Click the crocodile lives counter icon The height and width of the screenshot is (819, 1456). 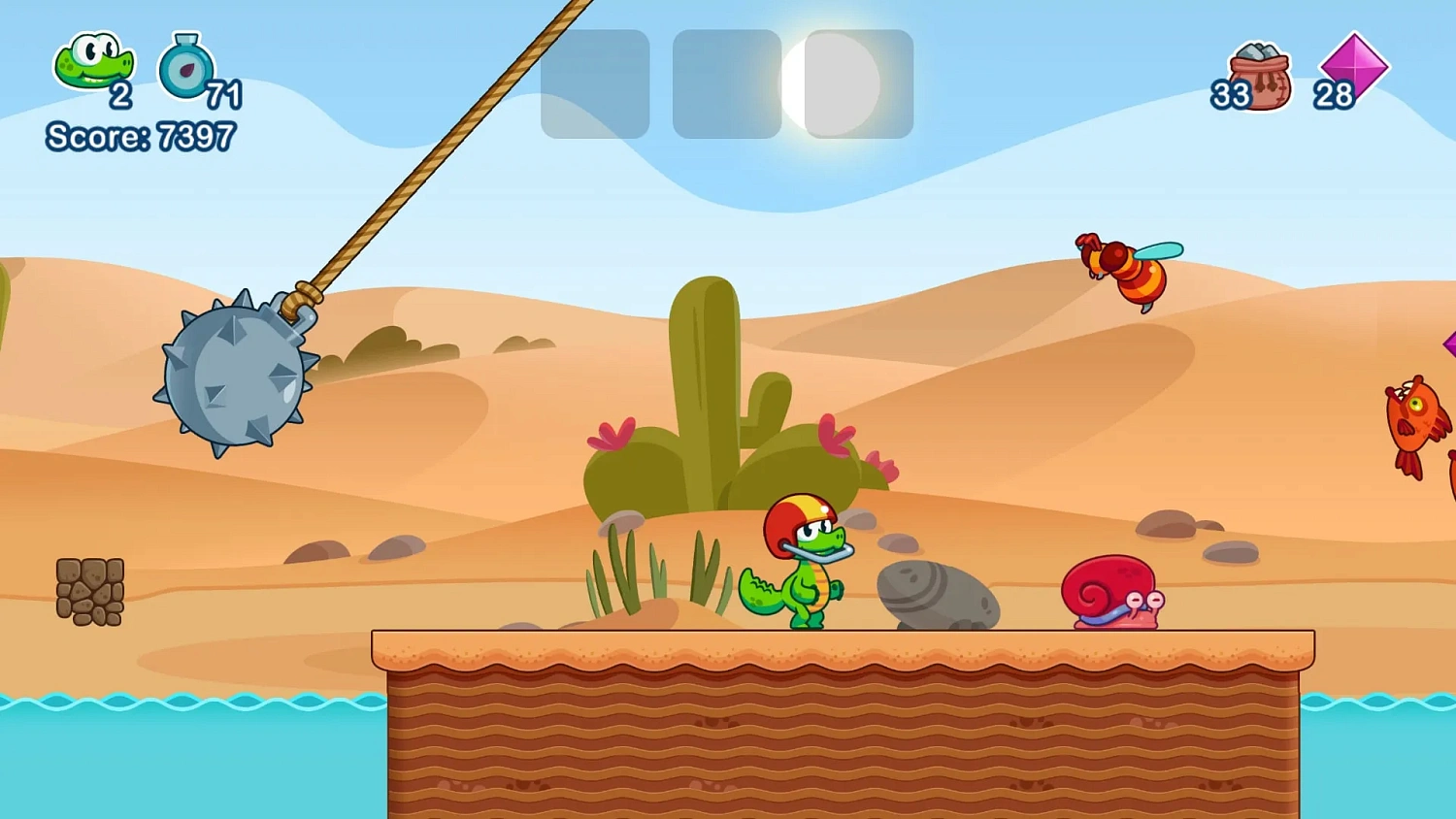pyautogui.click(x=92, y=63)
